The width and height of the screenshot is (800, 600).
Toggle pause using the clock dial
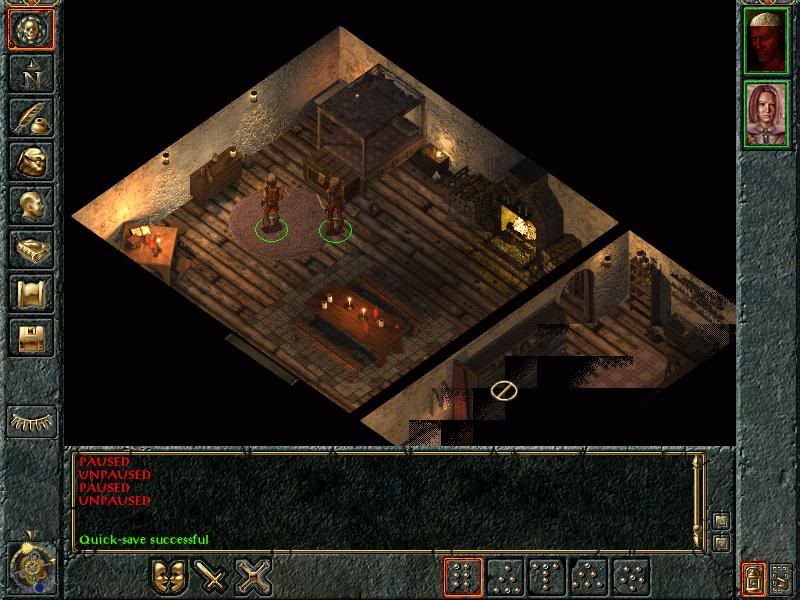tap(30, 567)
